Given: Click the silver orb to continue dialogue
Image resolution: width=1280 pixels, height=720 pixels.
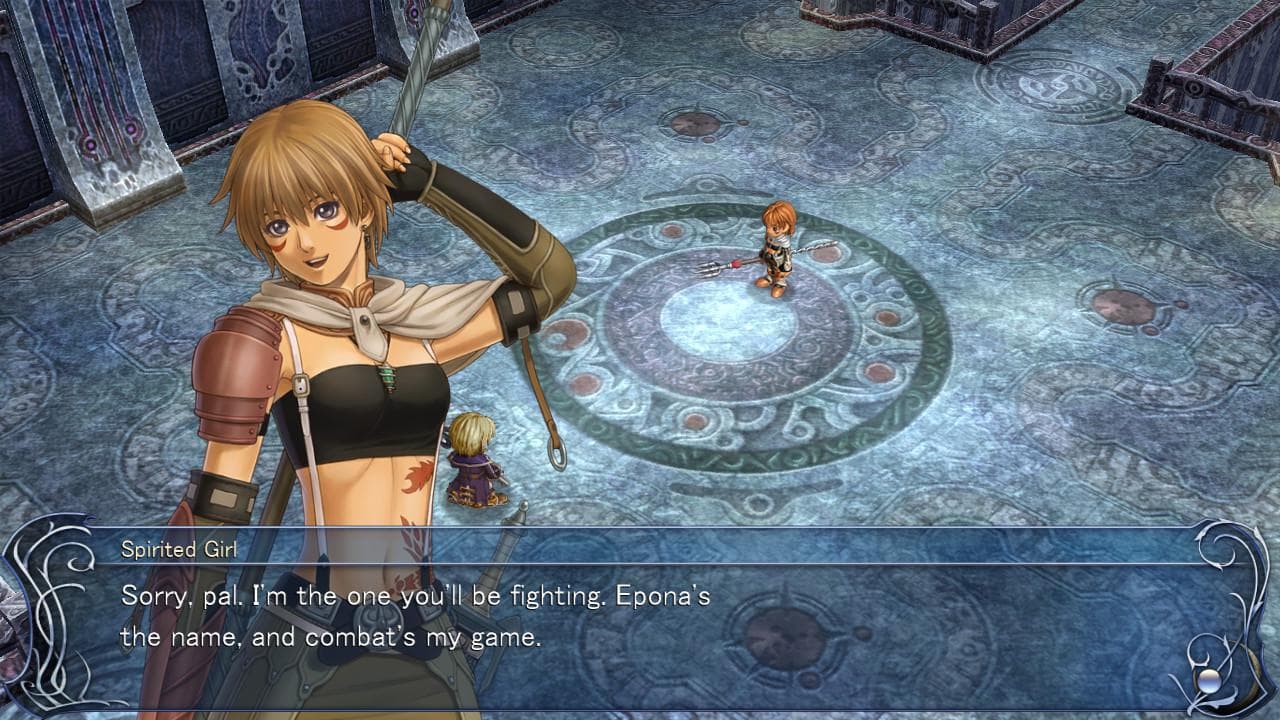Looking at the screenshot, I should [x=1210, y=680].
